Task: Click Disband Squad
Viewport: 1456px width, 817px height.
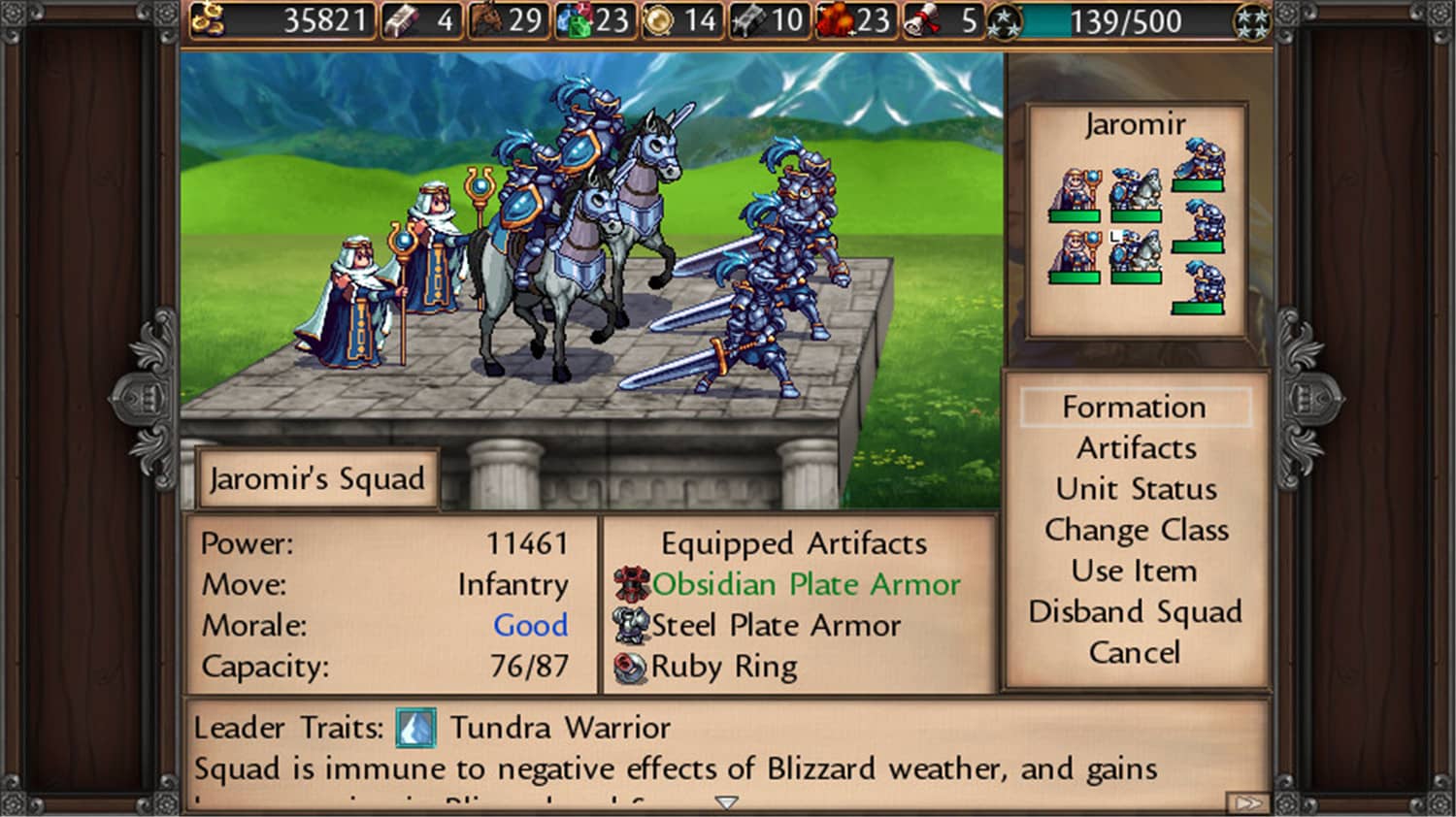Action: click(1135, 611)
